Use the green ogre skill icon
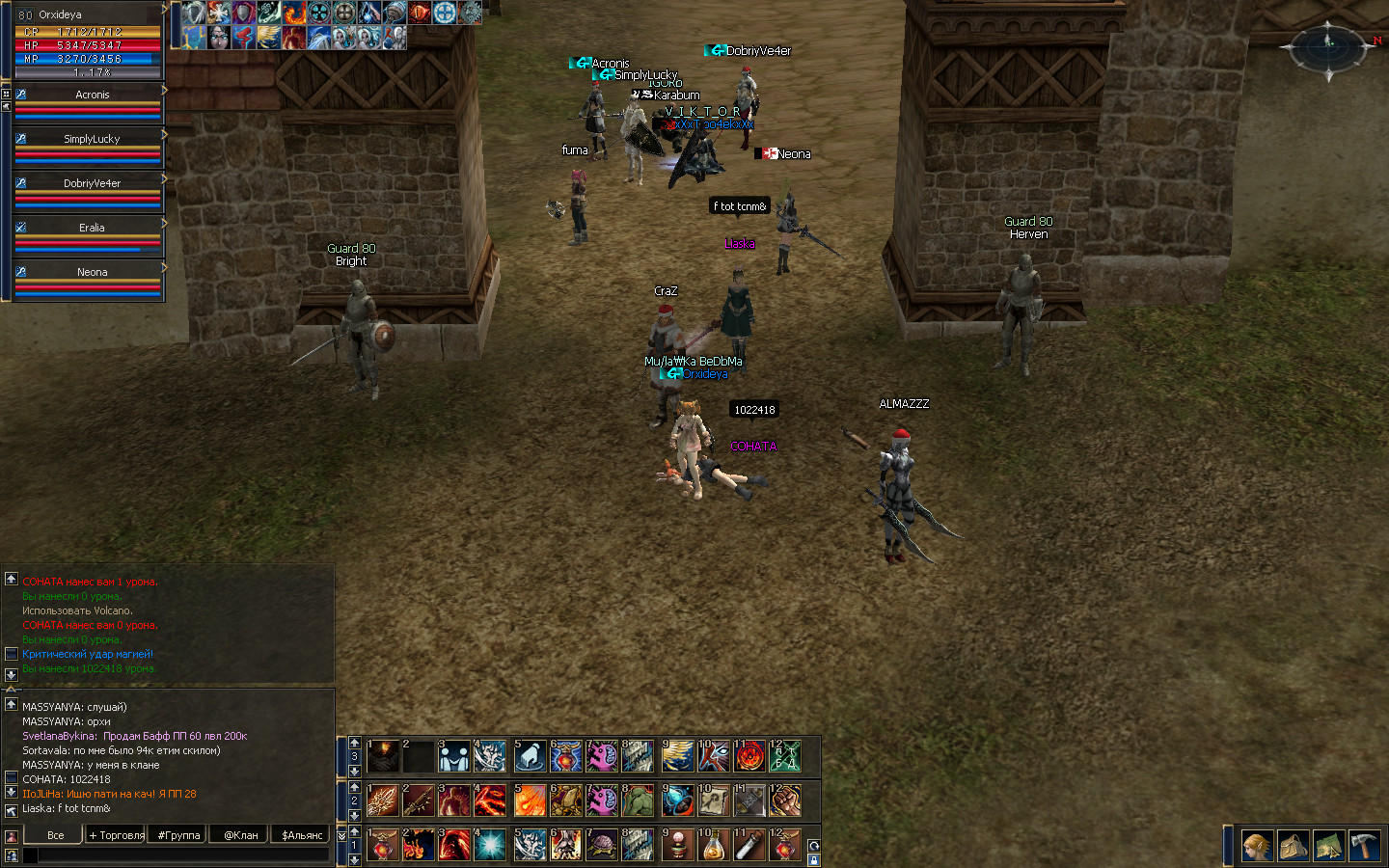Viewport: 1389px width, 868px height. pos(638,800)
